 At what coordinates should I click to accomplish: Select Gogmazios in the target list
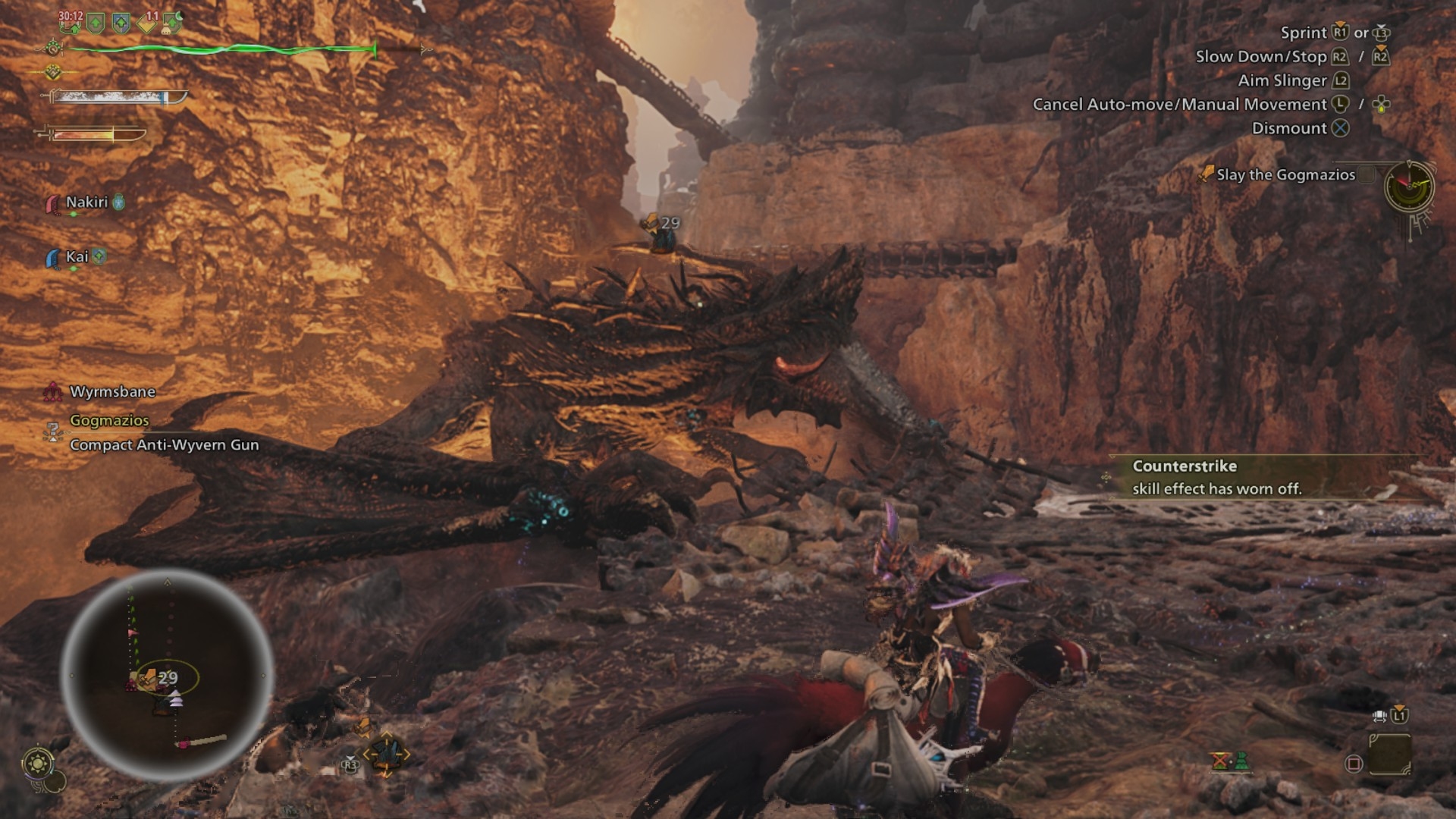[x=109, y=420]
